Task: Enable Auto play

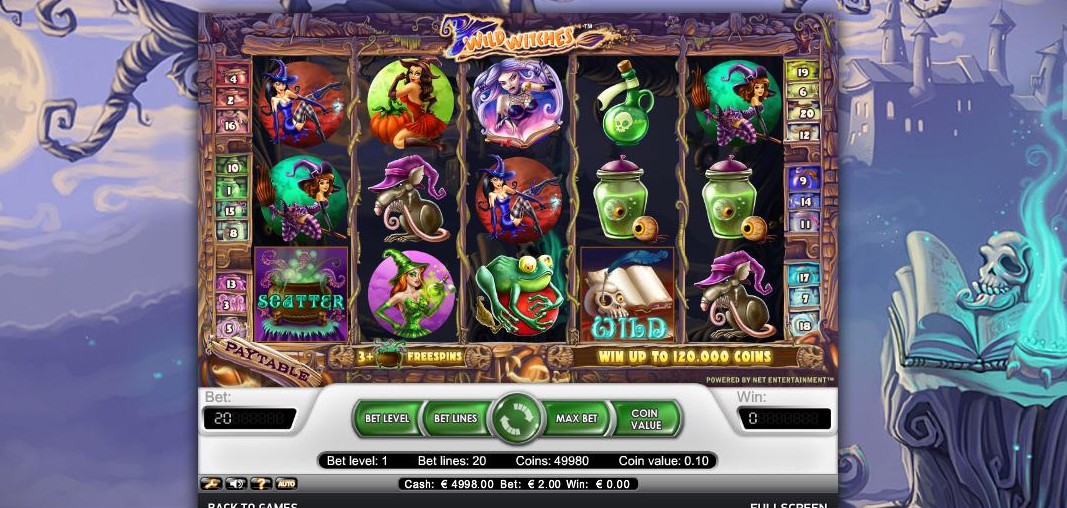Action: click(x=286, y=483)
